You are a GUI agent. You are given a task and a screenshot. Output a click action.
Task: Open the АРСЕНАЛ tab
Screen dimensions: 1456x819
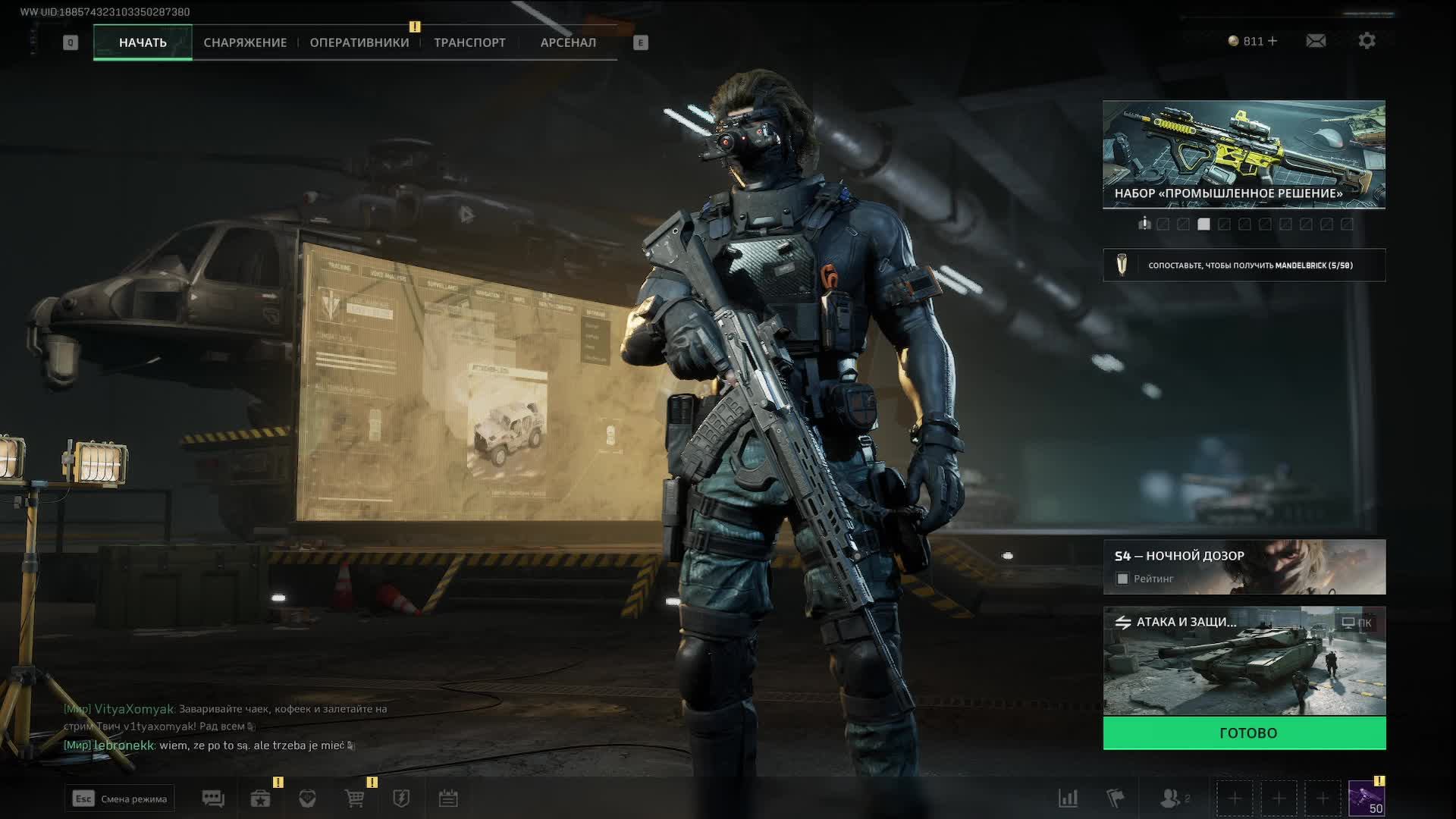click(x=568, y=42)
